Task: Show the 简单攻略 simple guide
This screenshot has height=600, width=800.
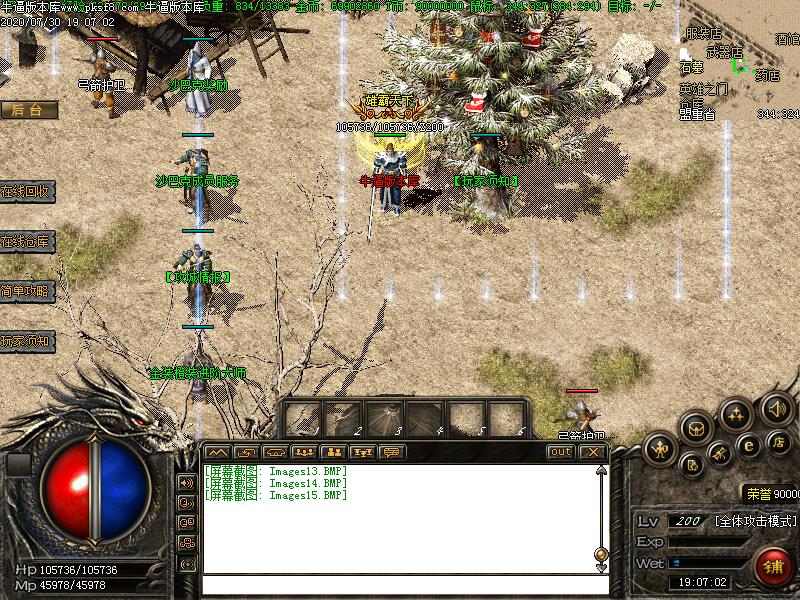Action: coord(27,291)
